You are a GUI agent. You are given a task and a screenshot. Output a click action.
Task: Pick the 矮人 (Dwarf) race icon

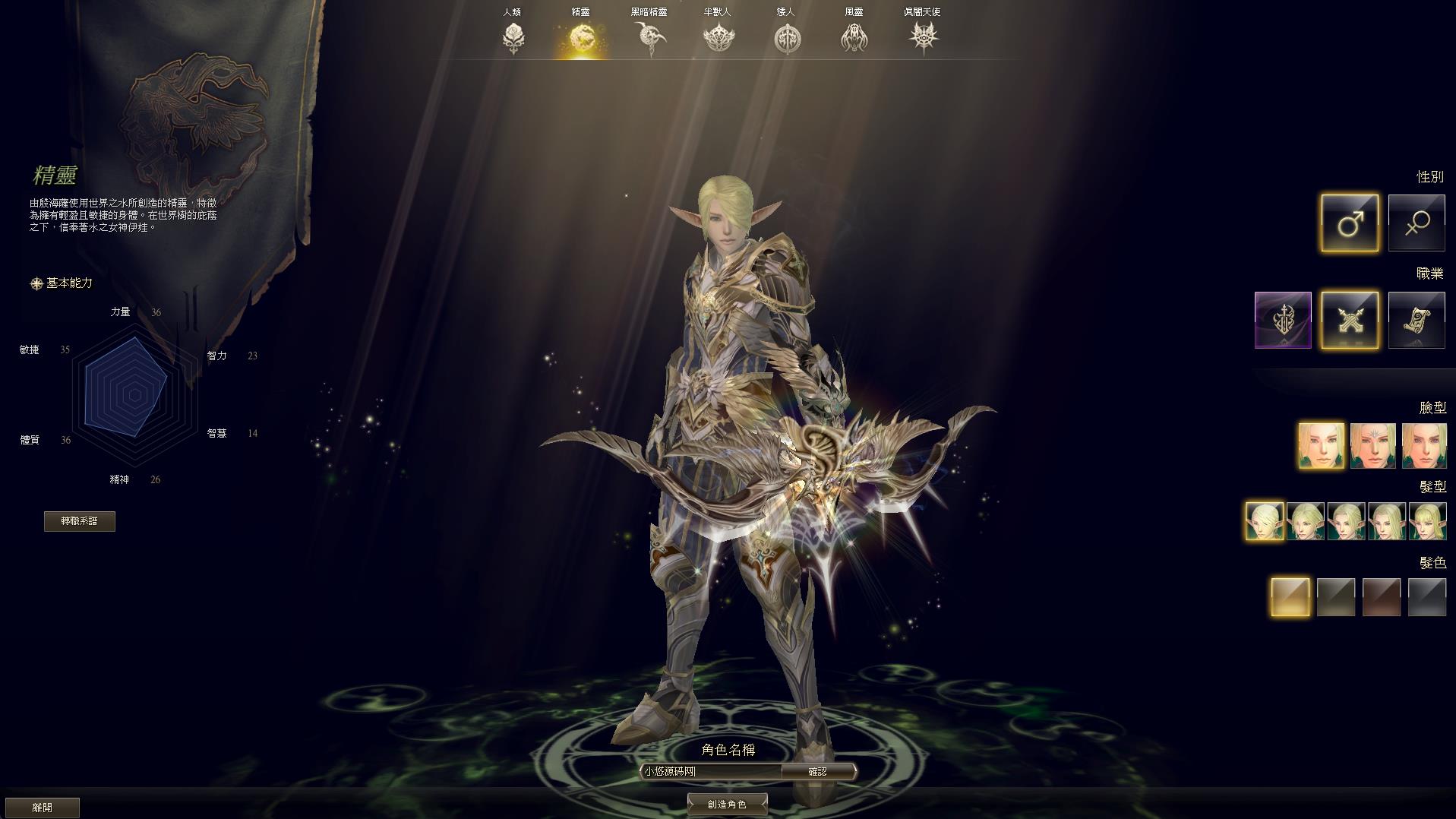click(x=786, y=37)
